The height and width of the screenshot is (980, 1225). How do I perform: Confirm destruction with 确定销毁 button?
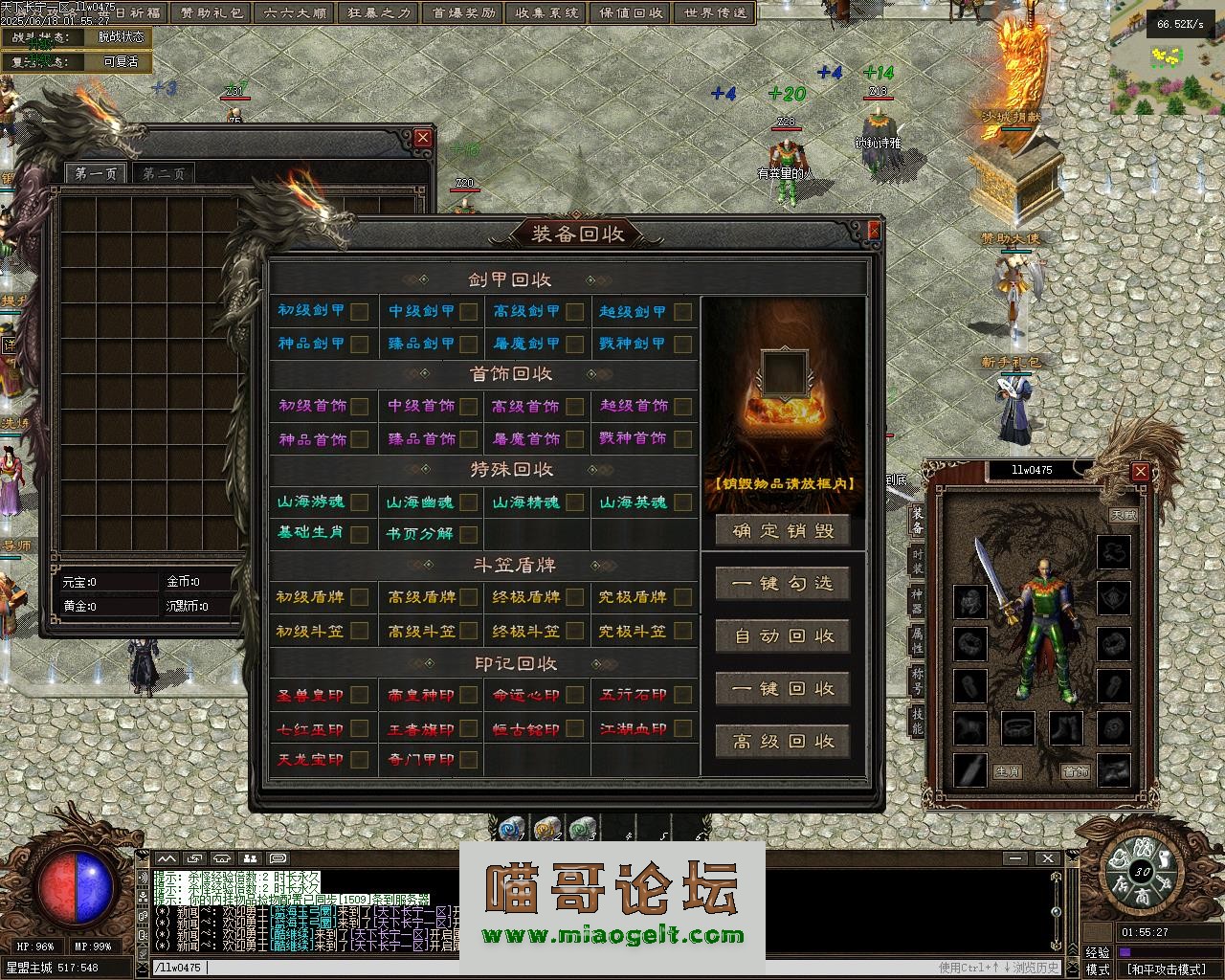click(x=783, y=531)
